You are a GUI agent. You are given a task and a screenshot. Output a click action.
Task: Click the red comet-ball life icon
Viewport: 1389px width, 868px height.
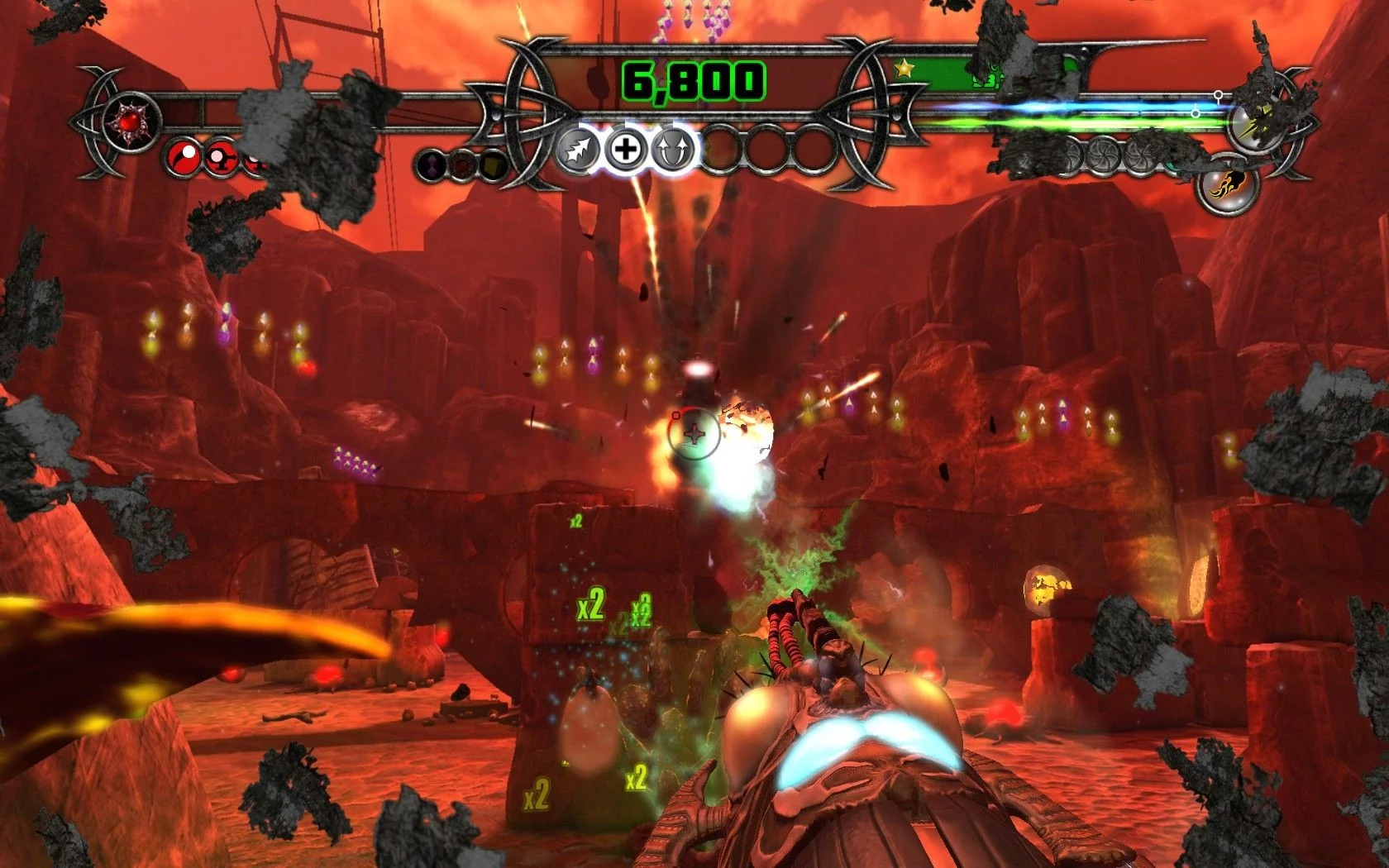coord(184,157)
